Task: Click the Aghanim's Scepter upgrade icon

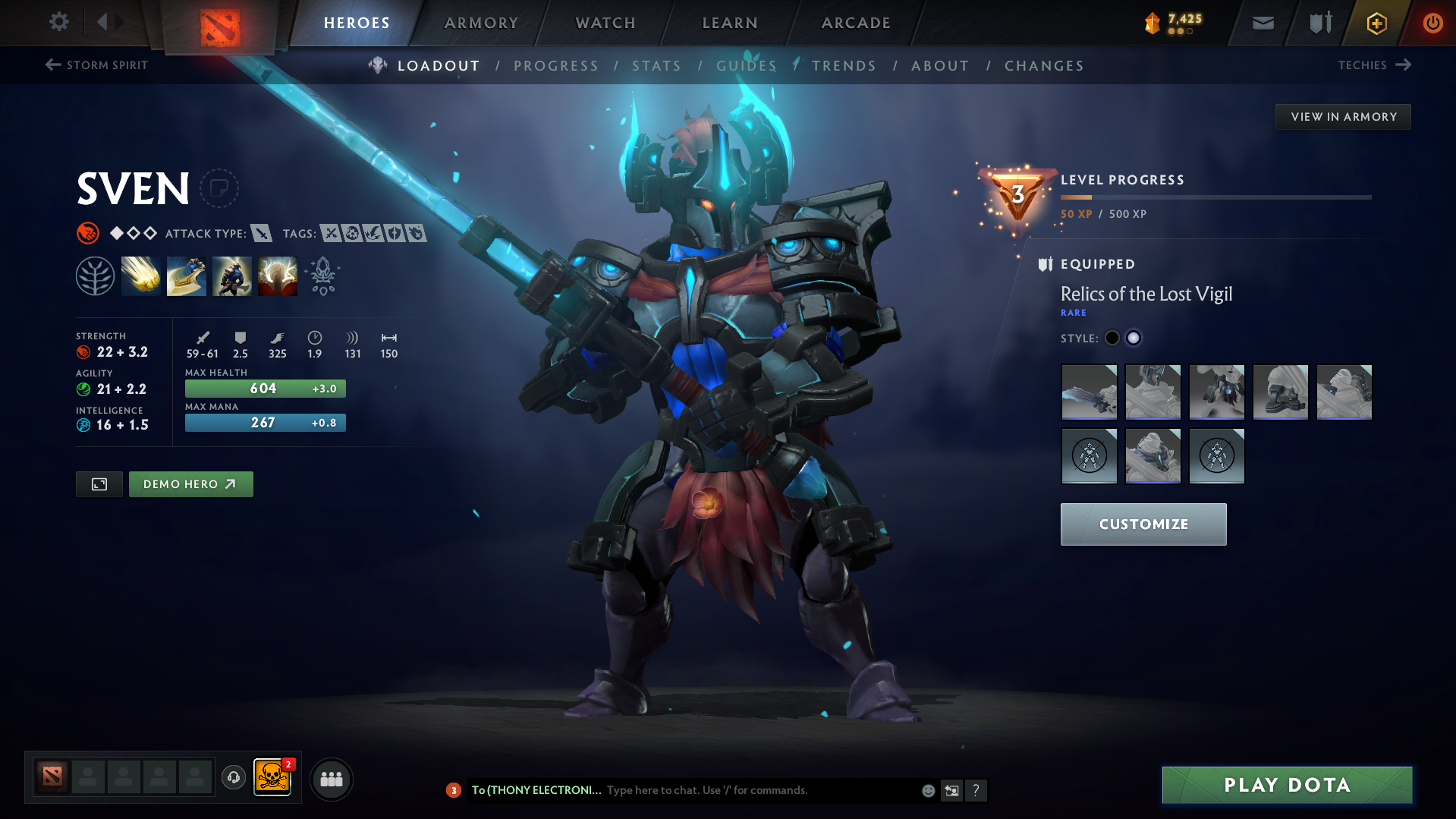Action: click(x=322, y=276)
